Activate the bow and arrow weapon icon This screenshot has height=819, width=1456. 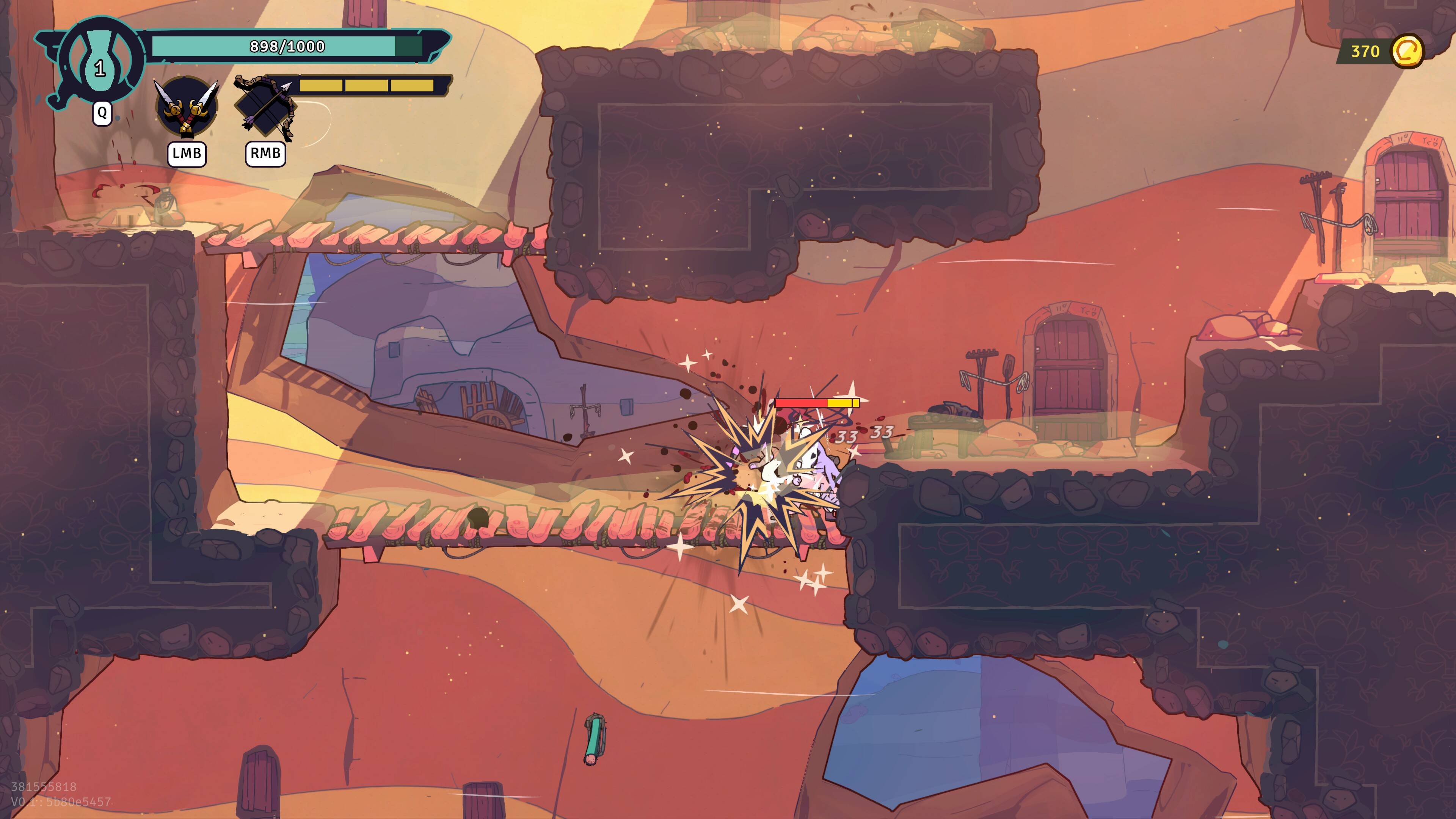click(x=265, y=107)
